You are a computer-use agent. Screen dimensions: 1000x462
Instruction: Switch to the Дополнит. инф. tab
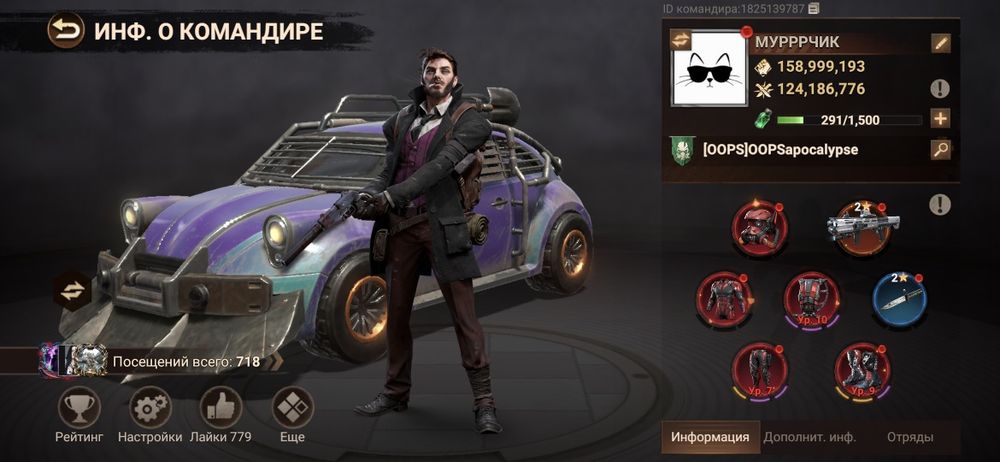(x=810, y=437)
